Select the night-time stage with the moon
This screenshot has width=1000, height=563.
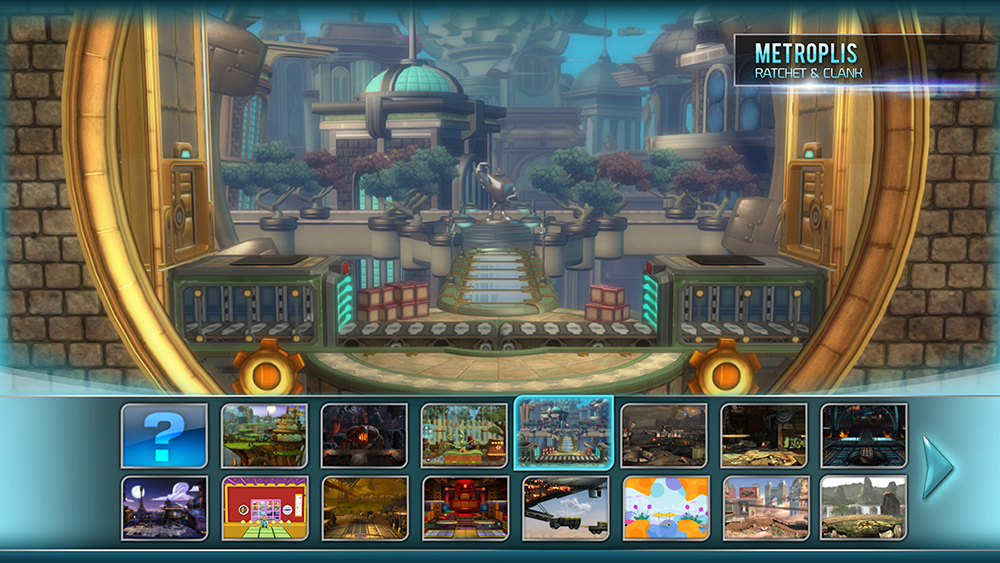click(164, 507)
